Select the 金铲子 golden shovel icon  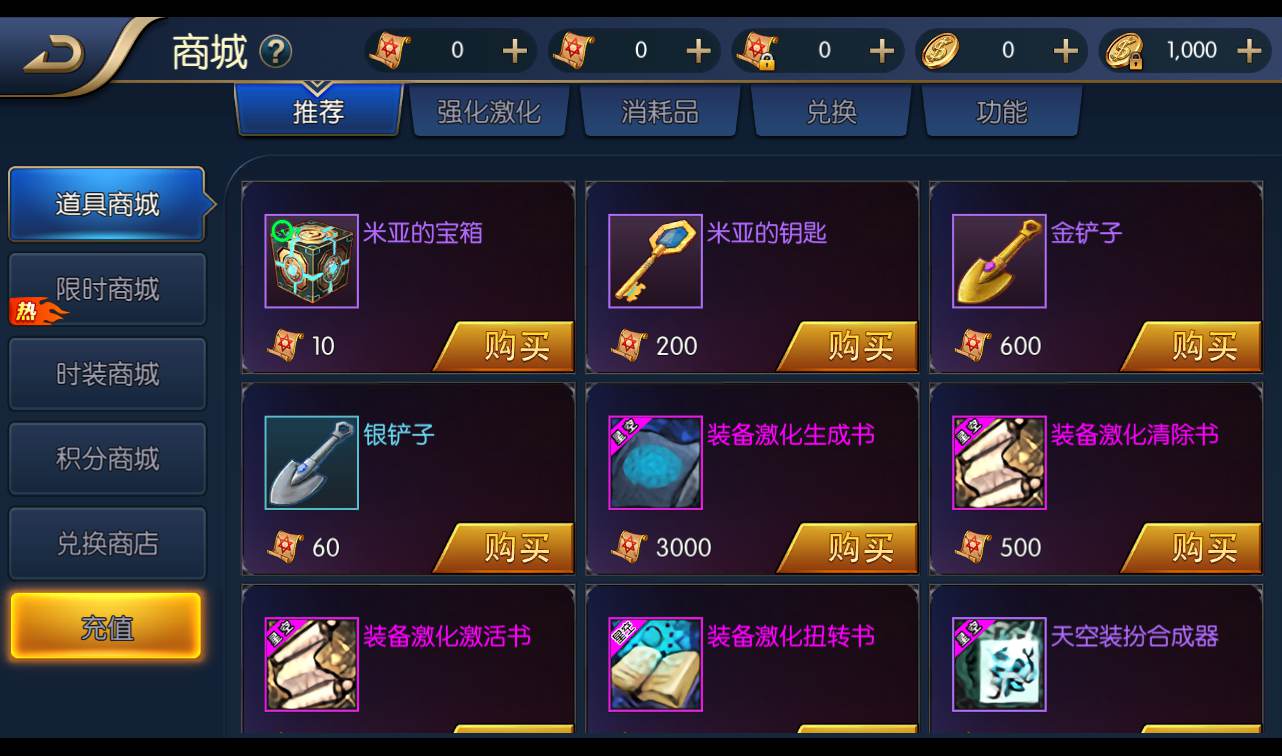point(999,260)
